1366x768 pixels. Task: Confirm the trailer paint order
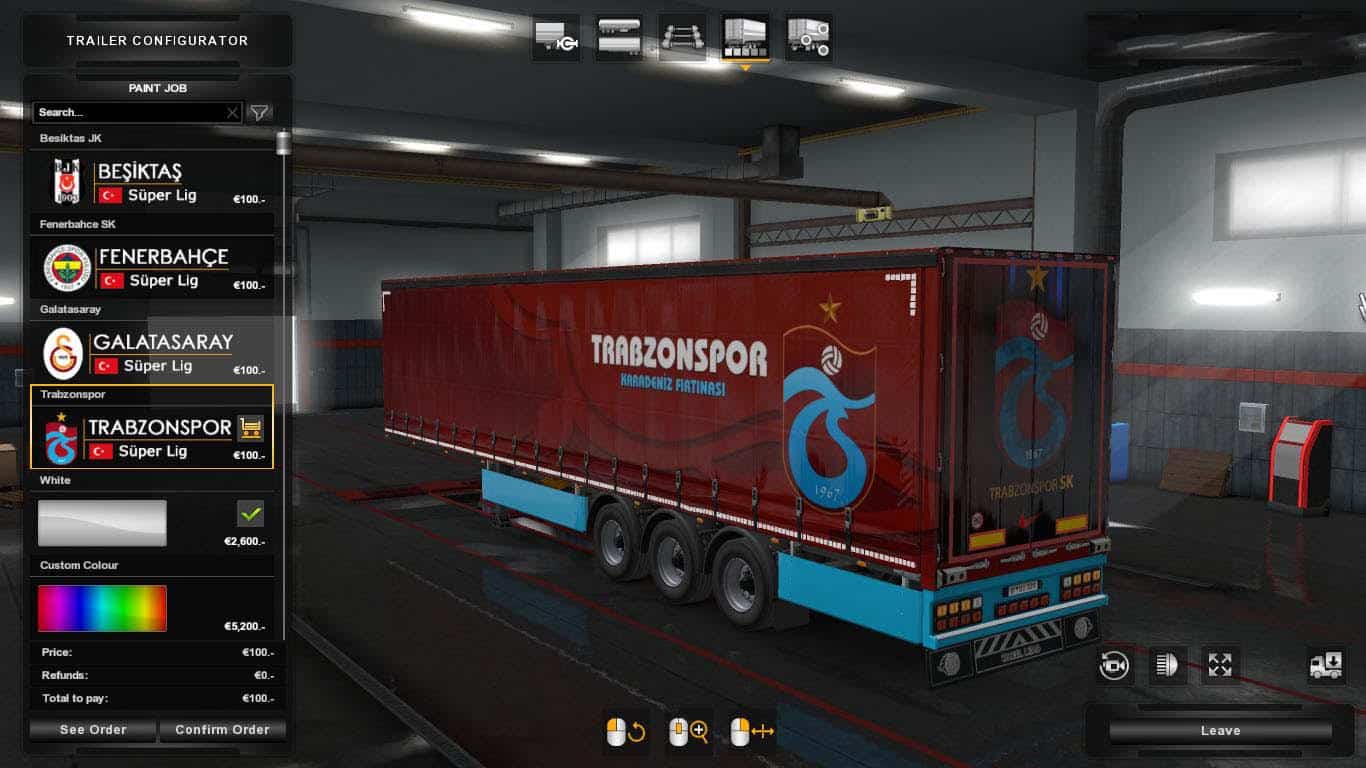(x=222, y=730)
